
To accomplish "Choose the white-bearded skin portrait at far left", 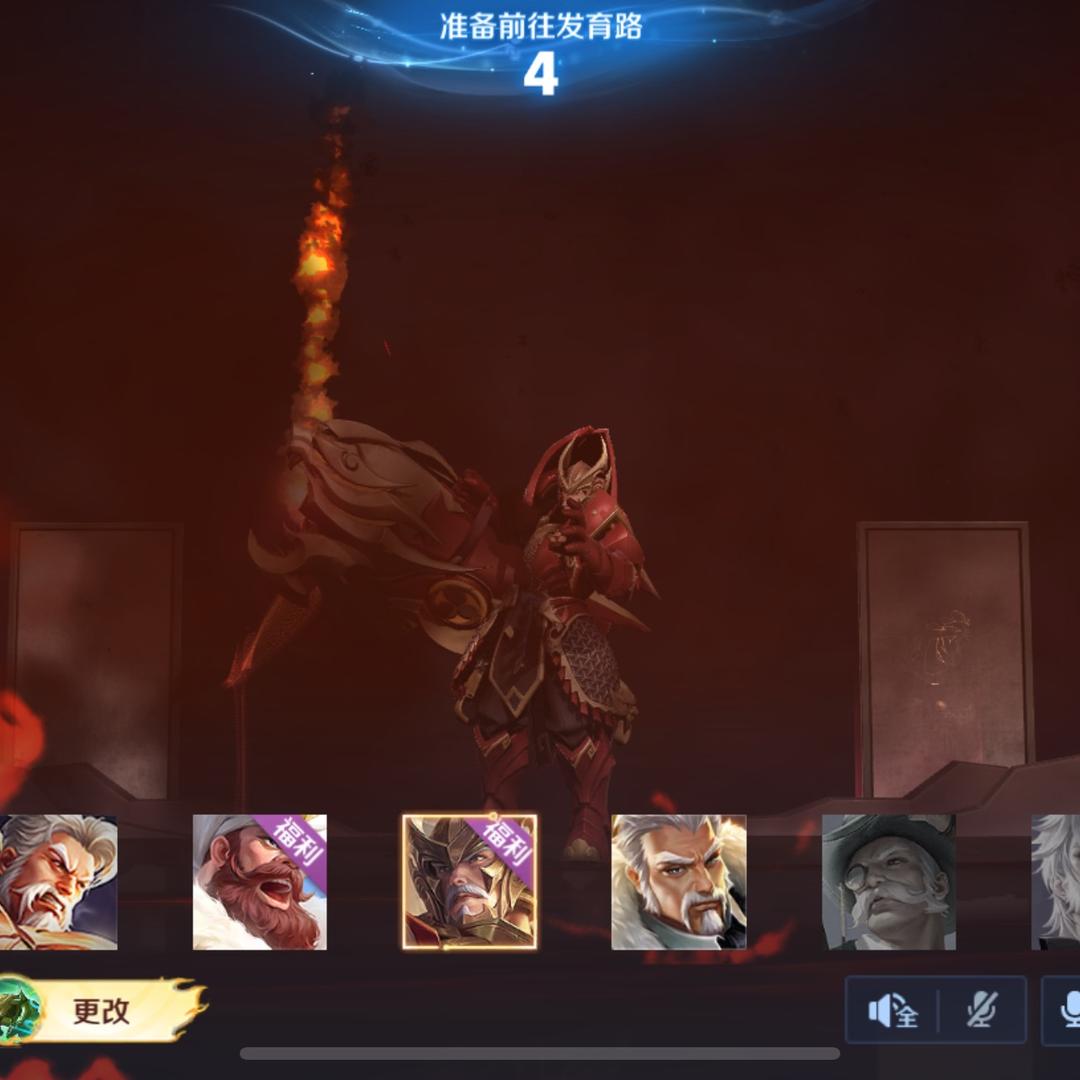I will (55, 882).
